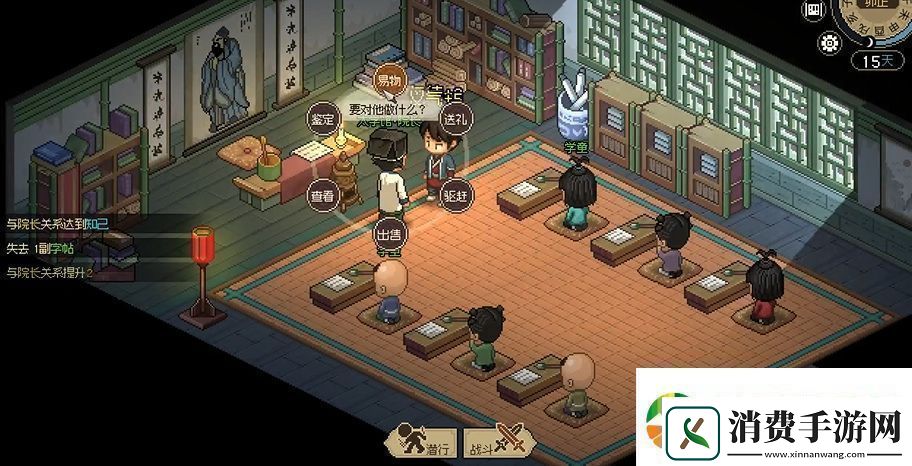Open the gear settings icon
The height and width of the screenshot is (466, 912).
point(830,43)
